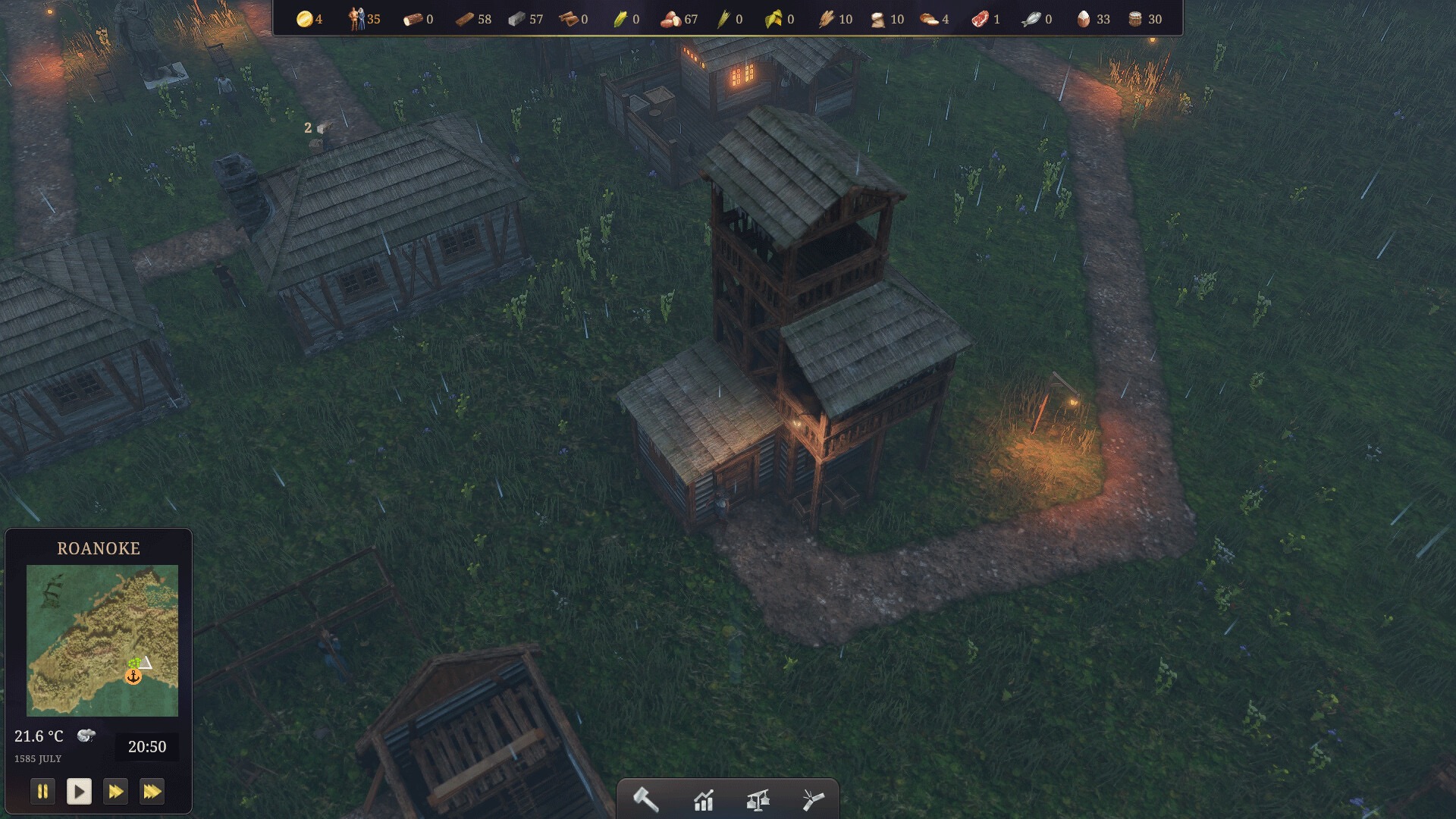Click the clock showing 20:50
This screenshot has width=1456, height=819.
pyautogui.click(x=149, y=746)
